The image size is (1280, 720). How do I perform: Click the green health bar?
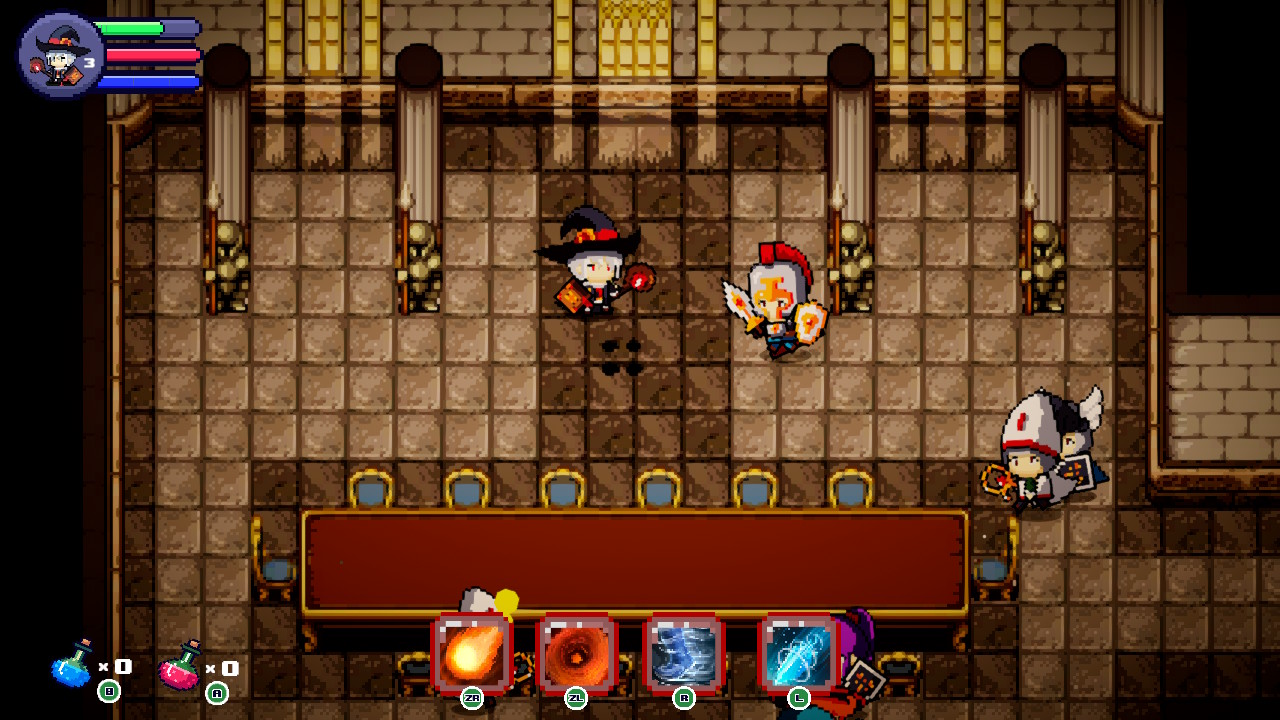[130, 28]
